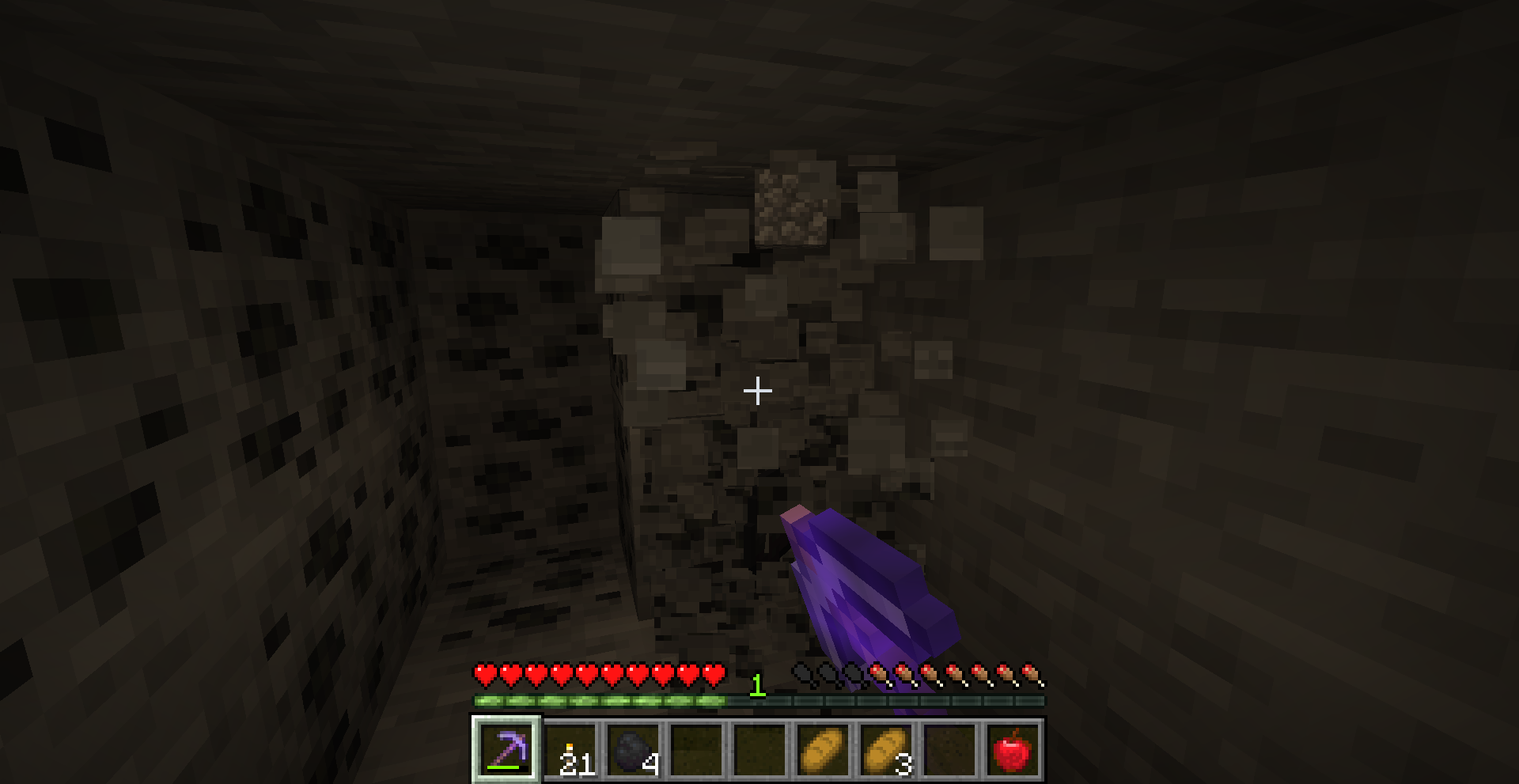The image size is (1519, 784).
Task: Click the crosshair at screen center
Action: click(x=757, y=390)
